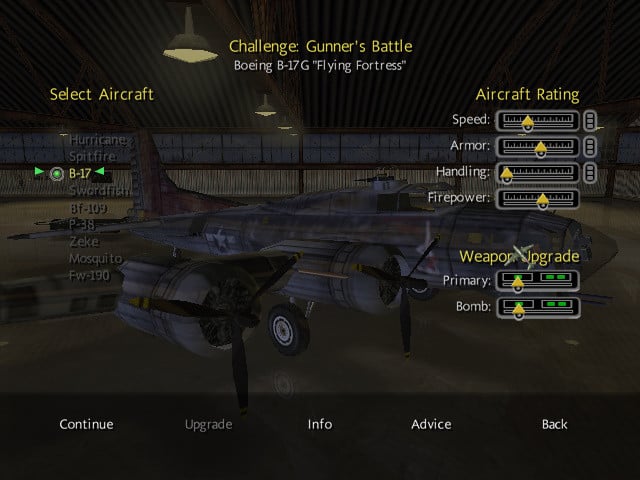This screenshot has width=640, height=480.
Task: Go Back to previous screen
Action: point(554,424)
